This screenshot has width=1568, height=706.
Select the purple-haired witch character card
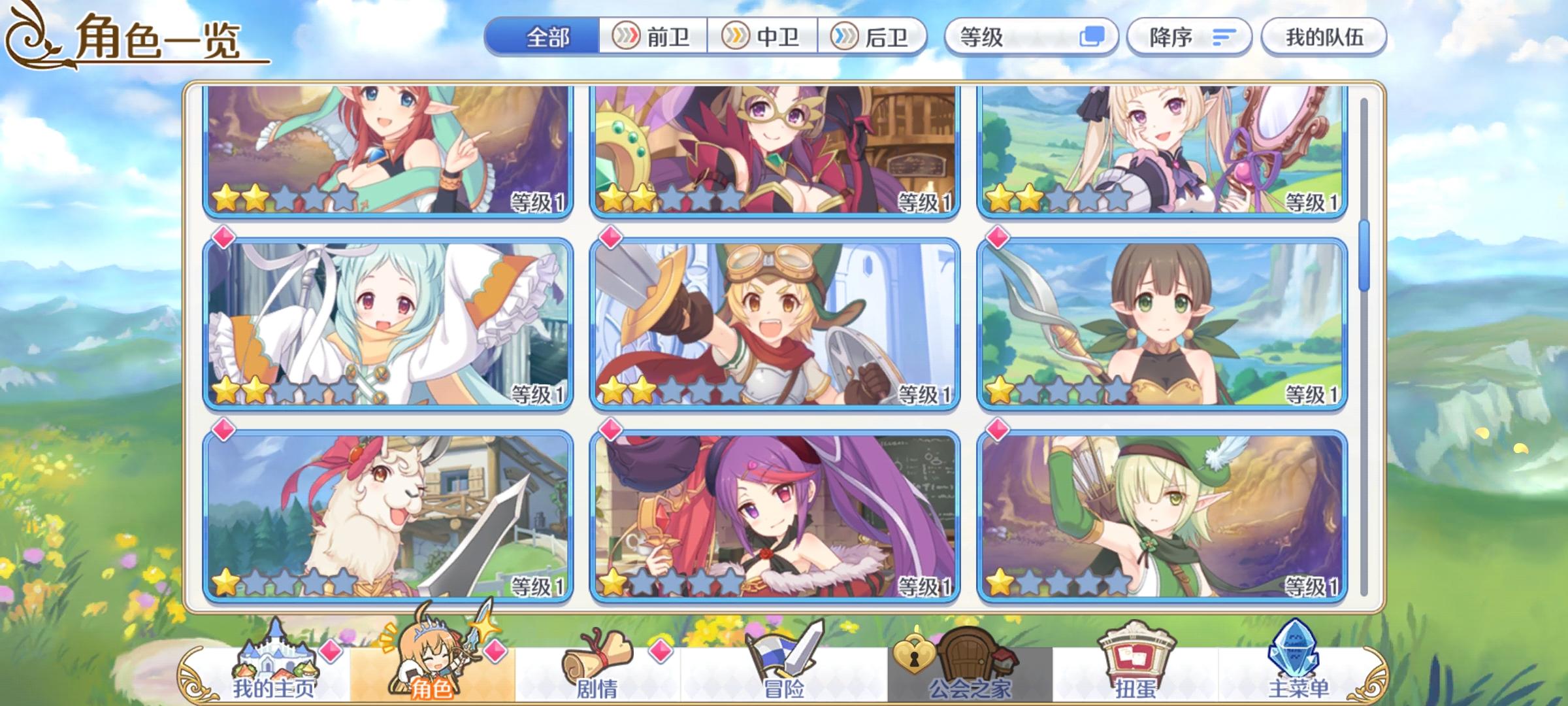777,516
